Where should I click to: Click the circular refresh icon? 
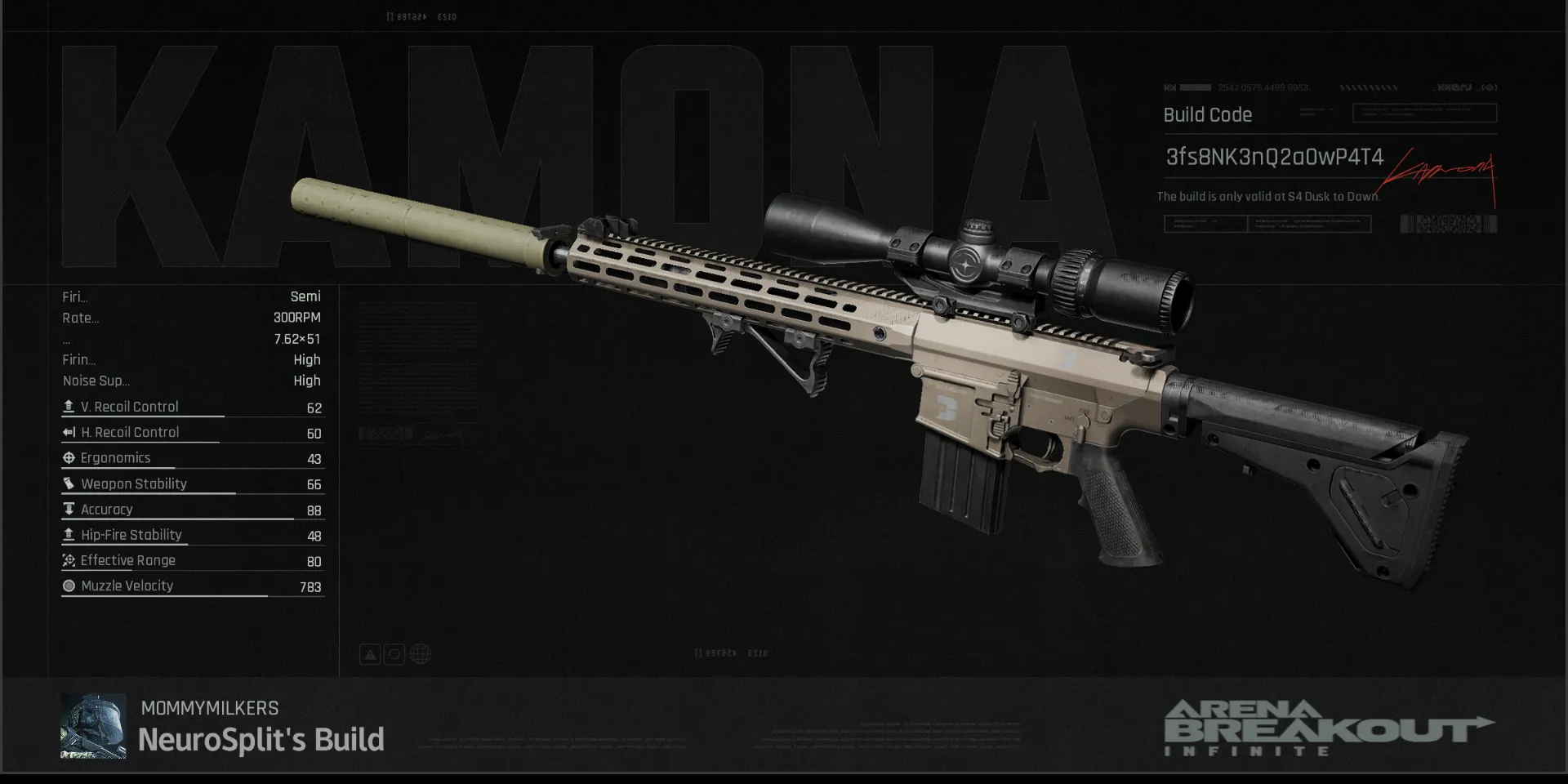pyautogui.click(x=394, y=654)
